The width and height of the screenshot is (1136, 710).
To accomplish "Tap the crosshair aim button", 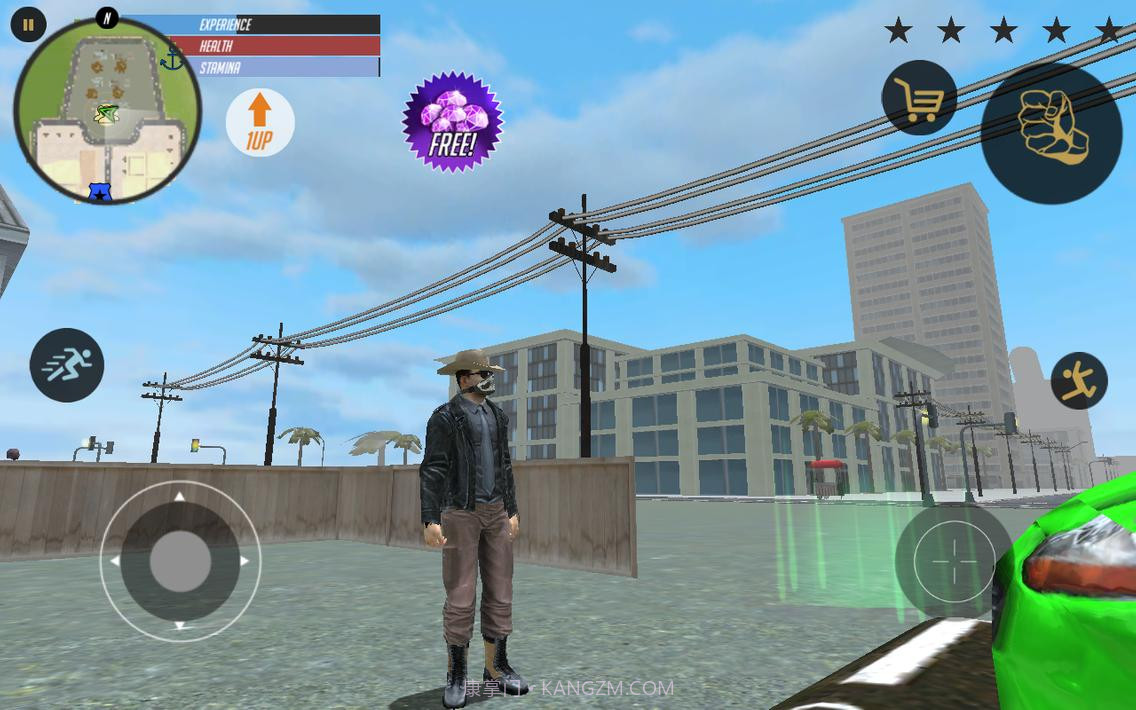I will (x=953, y=560).
